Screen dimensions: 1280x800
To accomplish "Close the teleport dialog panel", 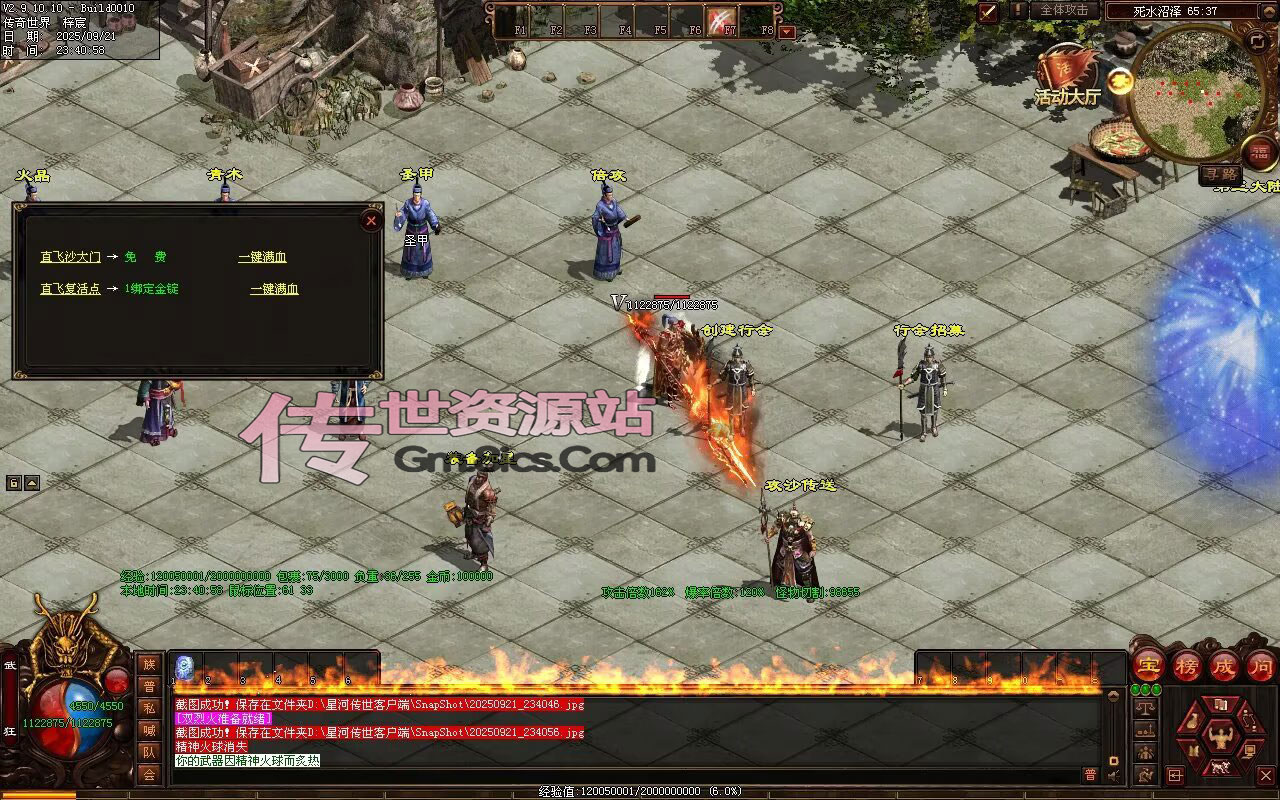I will tap(371, 221).
